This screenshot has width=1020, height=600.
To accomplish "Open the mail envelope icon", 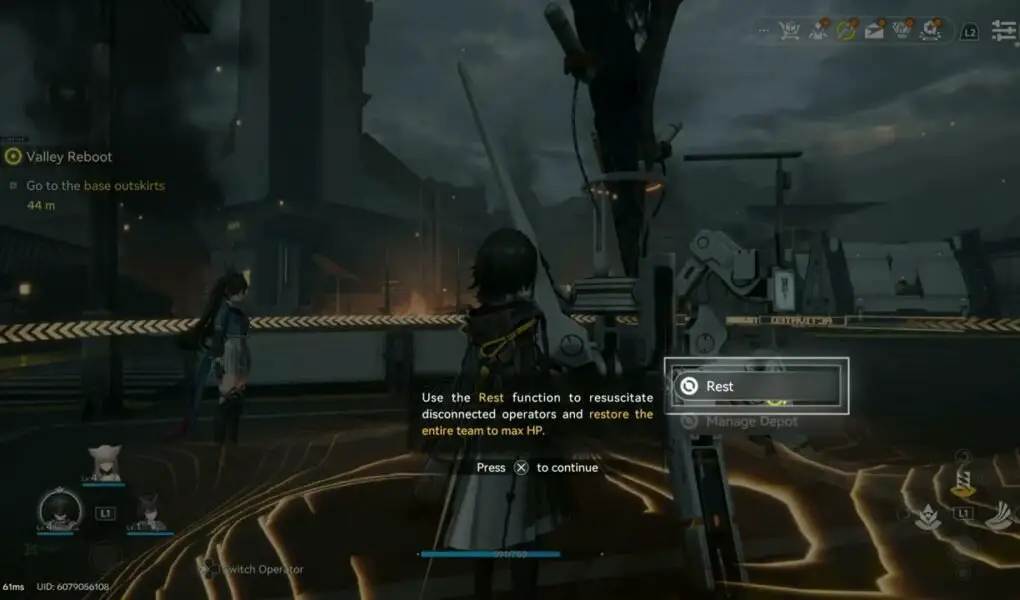I will pos(874,31).
